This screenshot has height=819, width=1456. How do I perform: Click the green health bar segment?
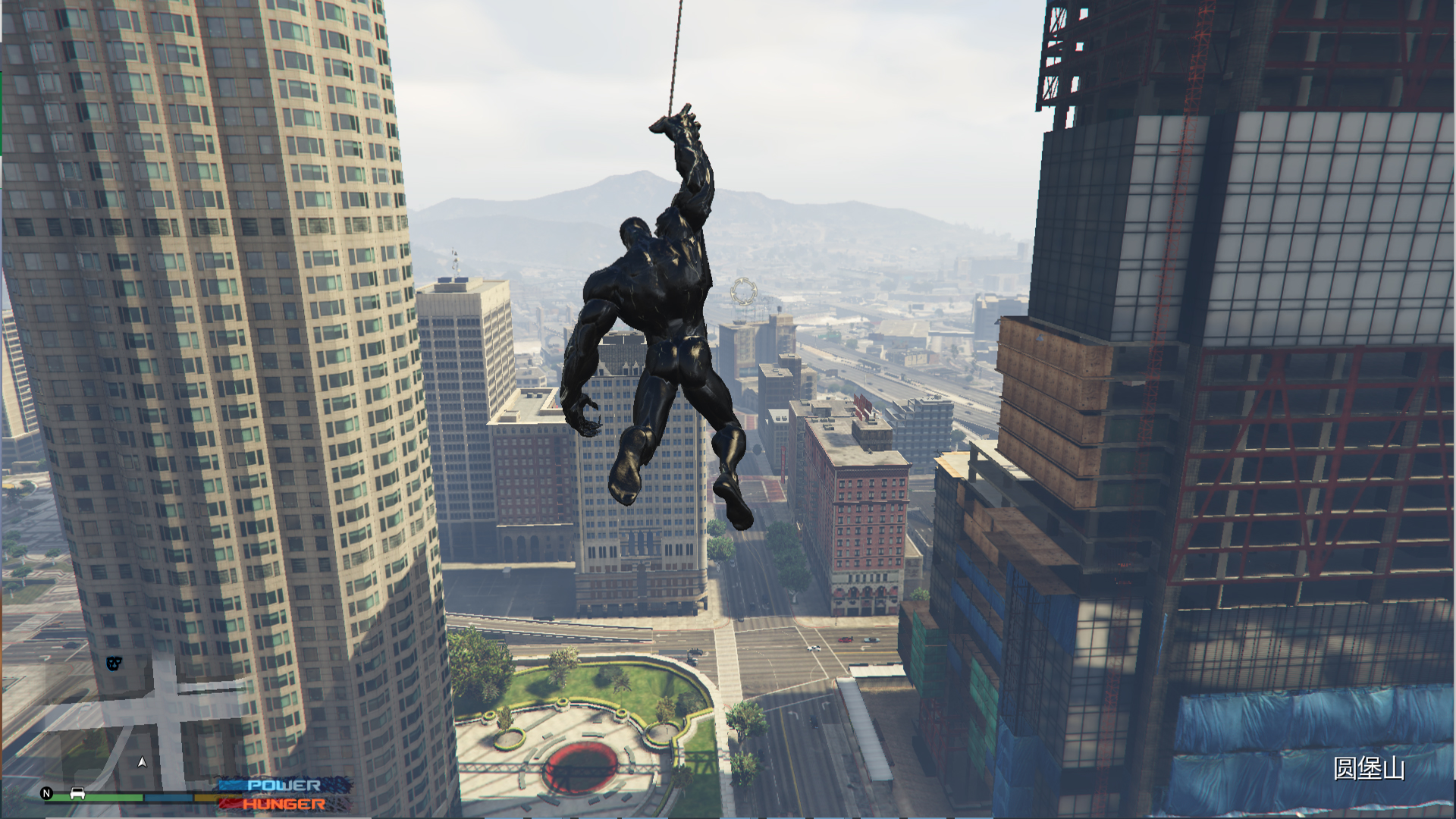99,796
